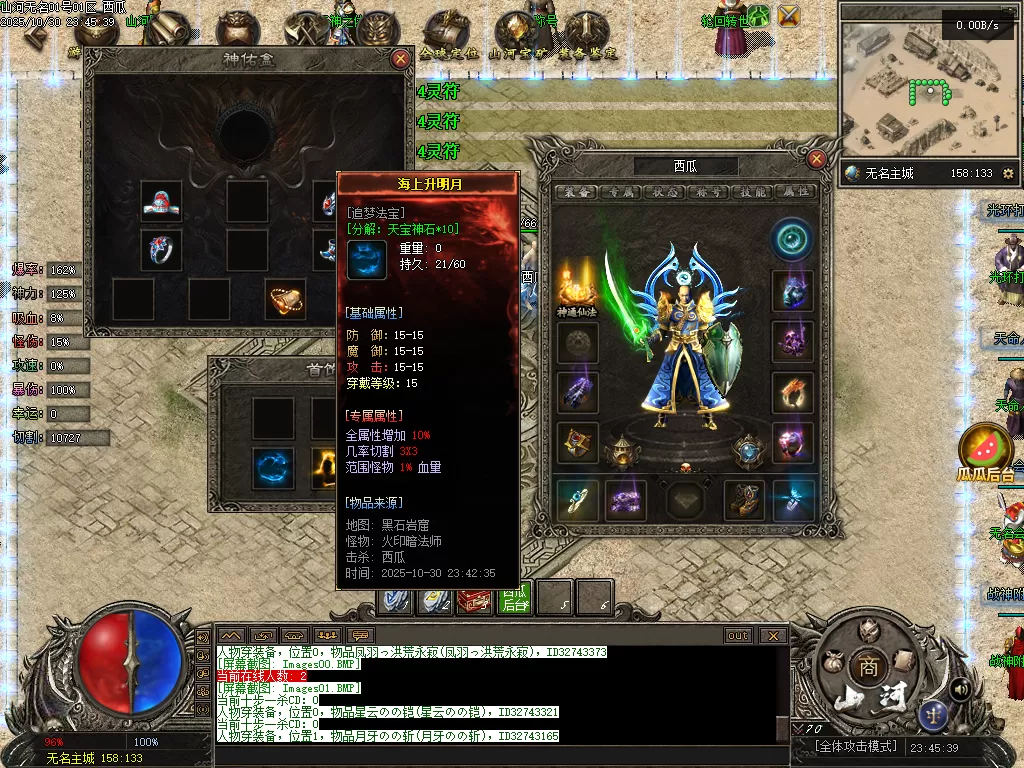Click the 神通仙法 flame icon
This screenshot has height=768, width=1024.
pyautogui.click(x=578, y=287)
